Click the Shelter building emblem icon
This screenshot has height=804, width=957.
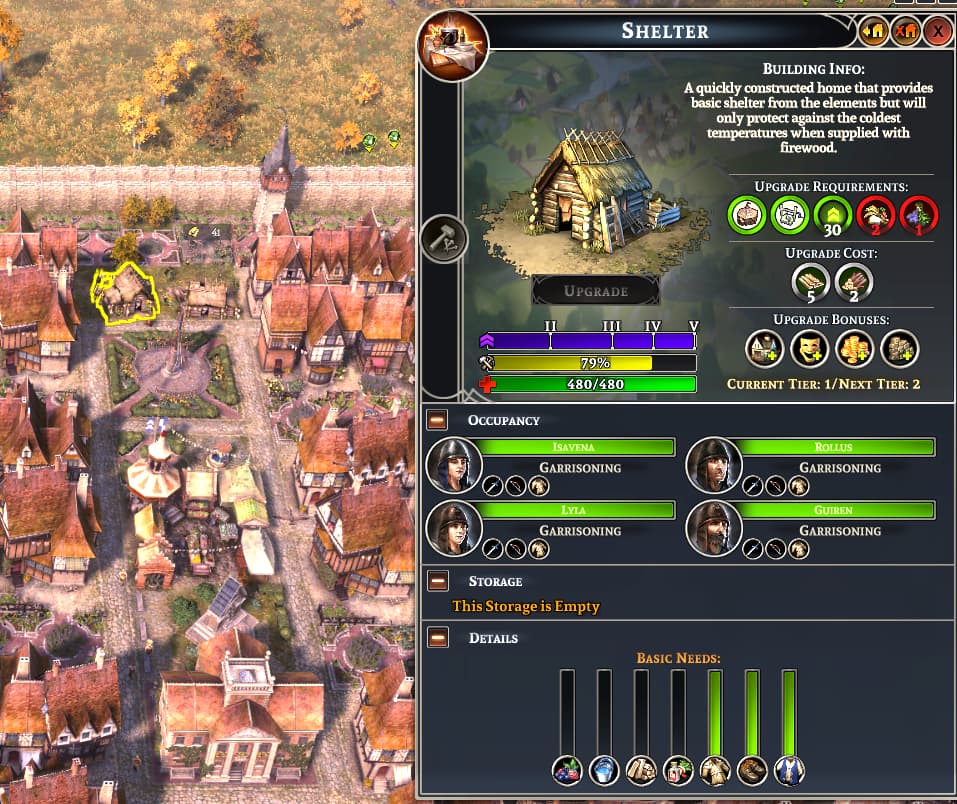(454, 46)
